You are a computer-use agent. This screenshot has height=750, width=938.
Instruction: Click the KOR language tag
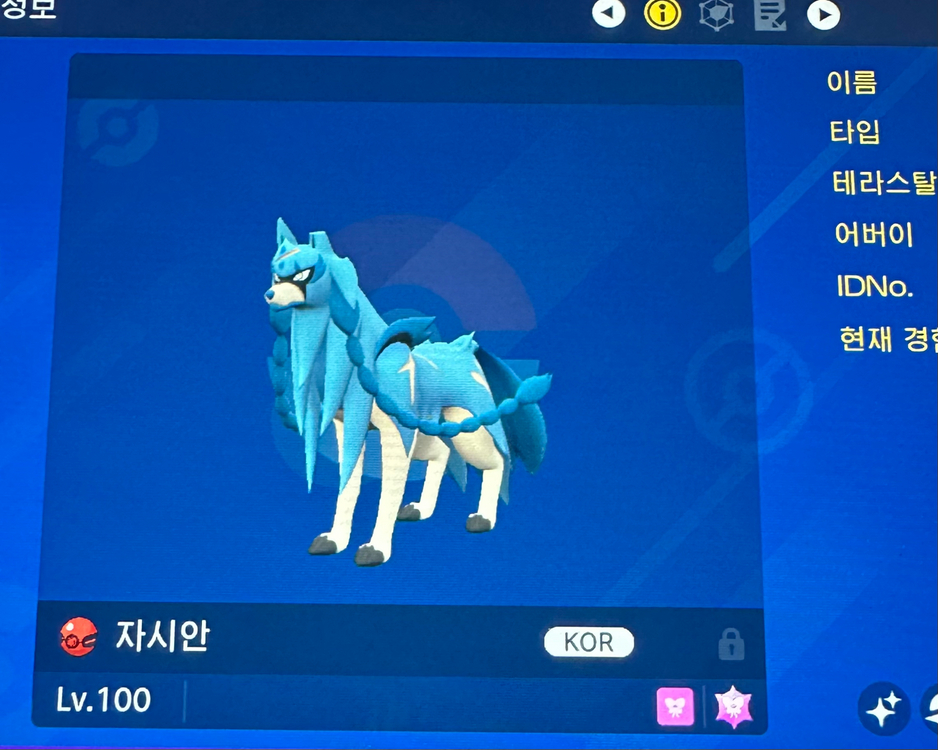589,642
